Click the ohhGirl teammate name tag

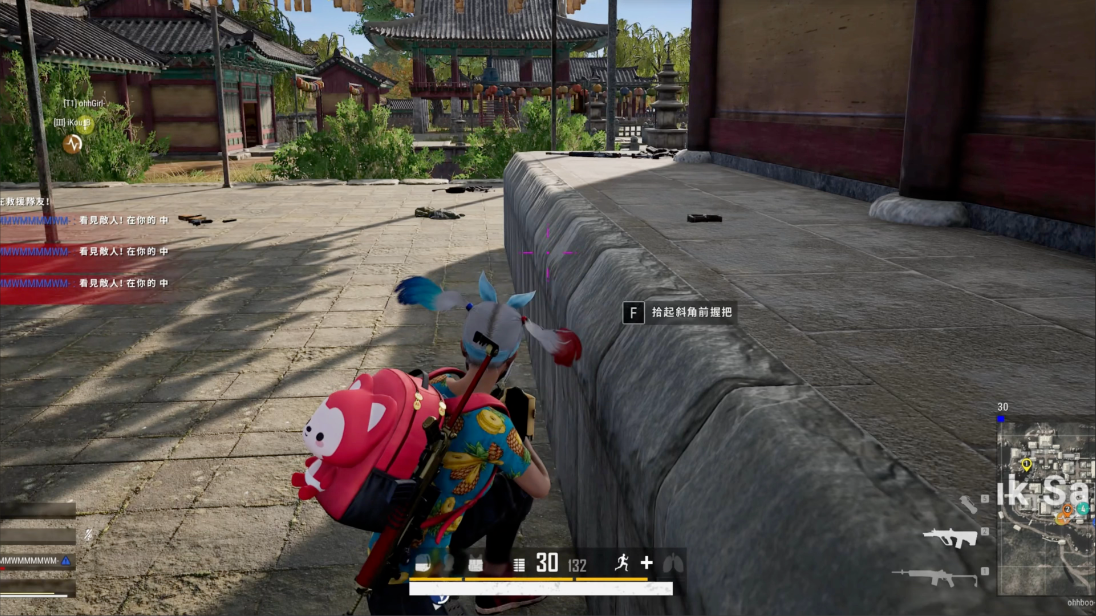84,103
